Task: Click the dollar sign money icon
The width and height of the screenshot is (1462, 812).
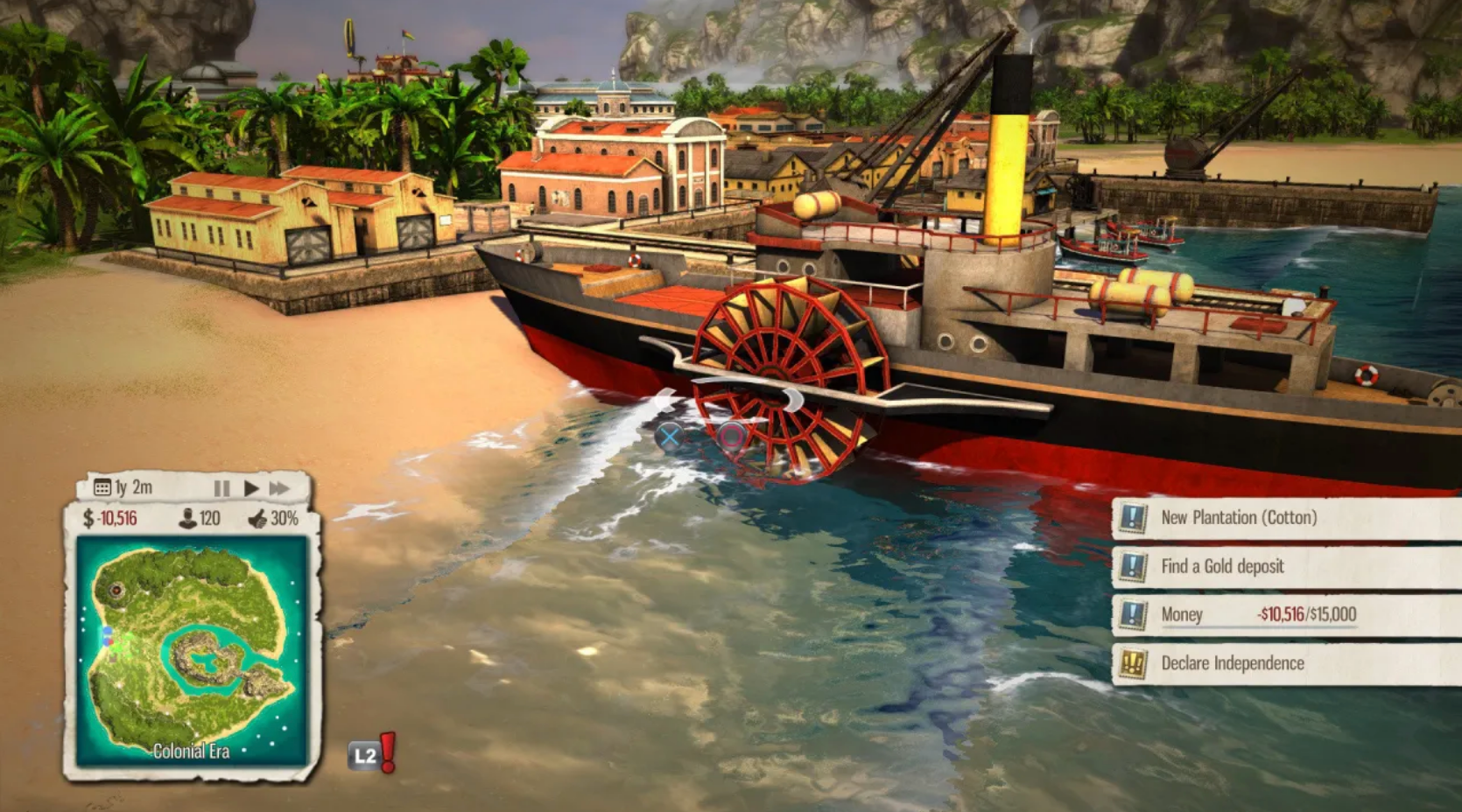Action: point(89,518)
